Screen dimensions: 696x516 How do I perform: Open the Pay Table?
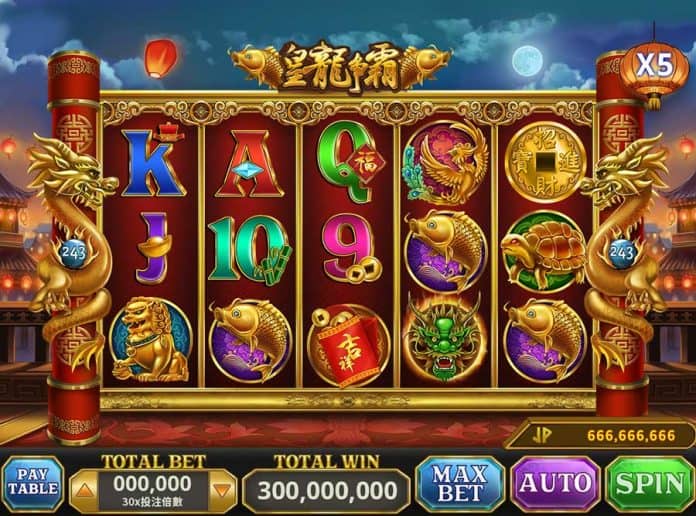(33, 486)
